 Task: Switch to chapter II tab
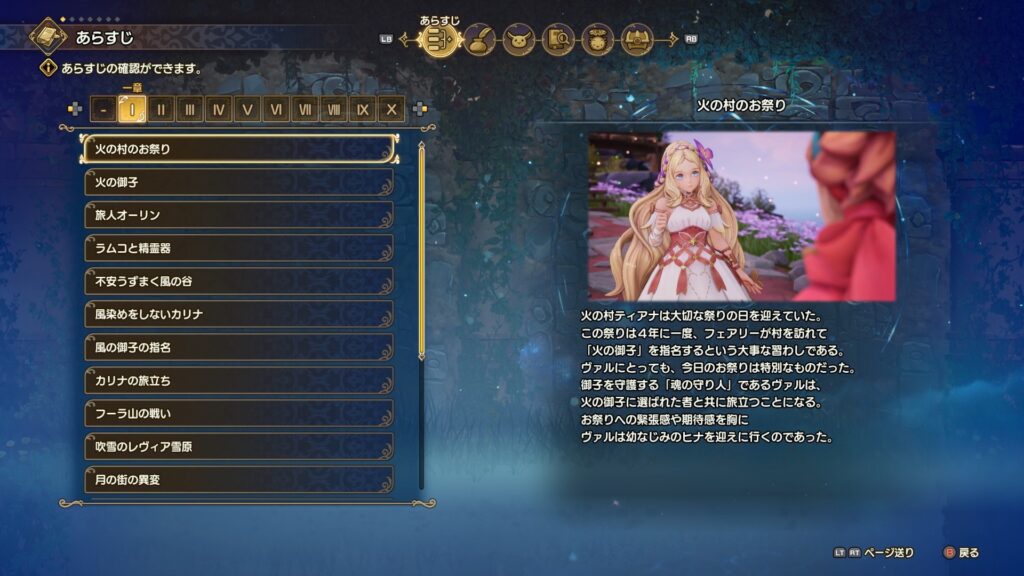(161, 109)
